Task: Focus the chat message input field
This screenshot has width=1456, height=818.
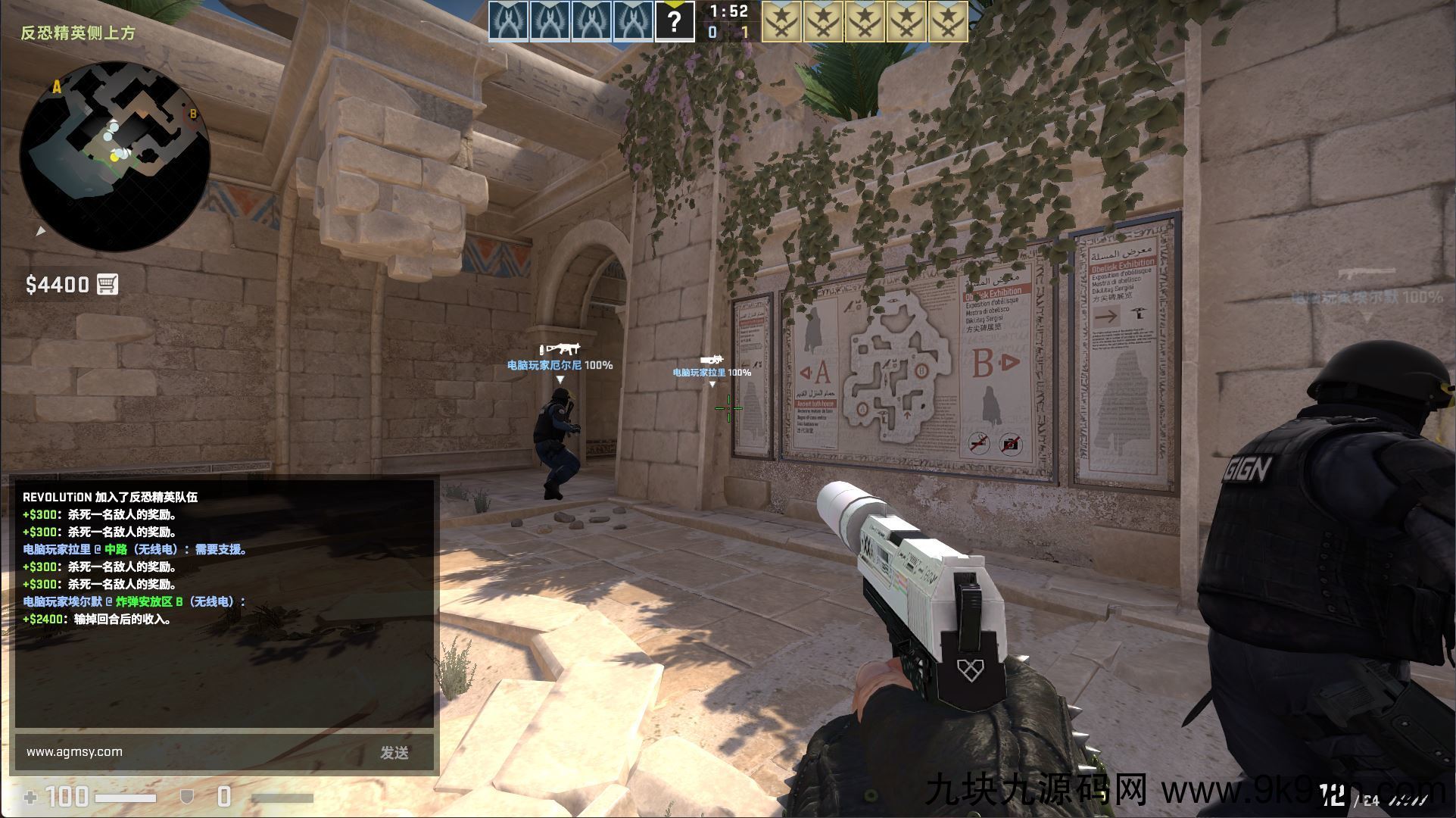Action: (x=189, y=752)
